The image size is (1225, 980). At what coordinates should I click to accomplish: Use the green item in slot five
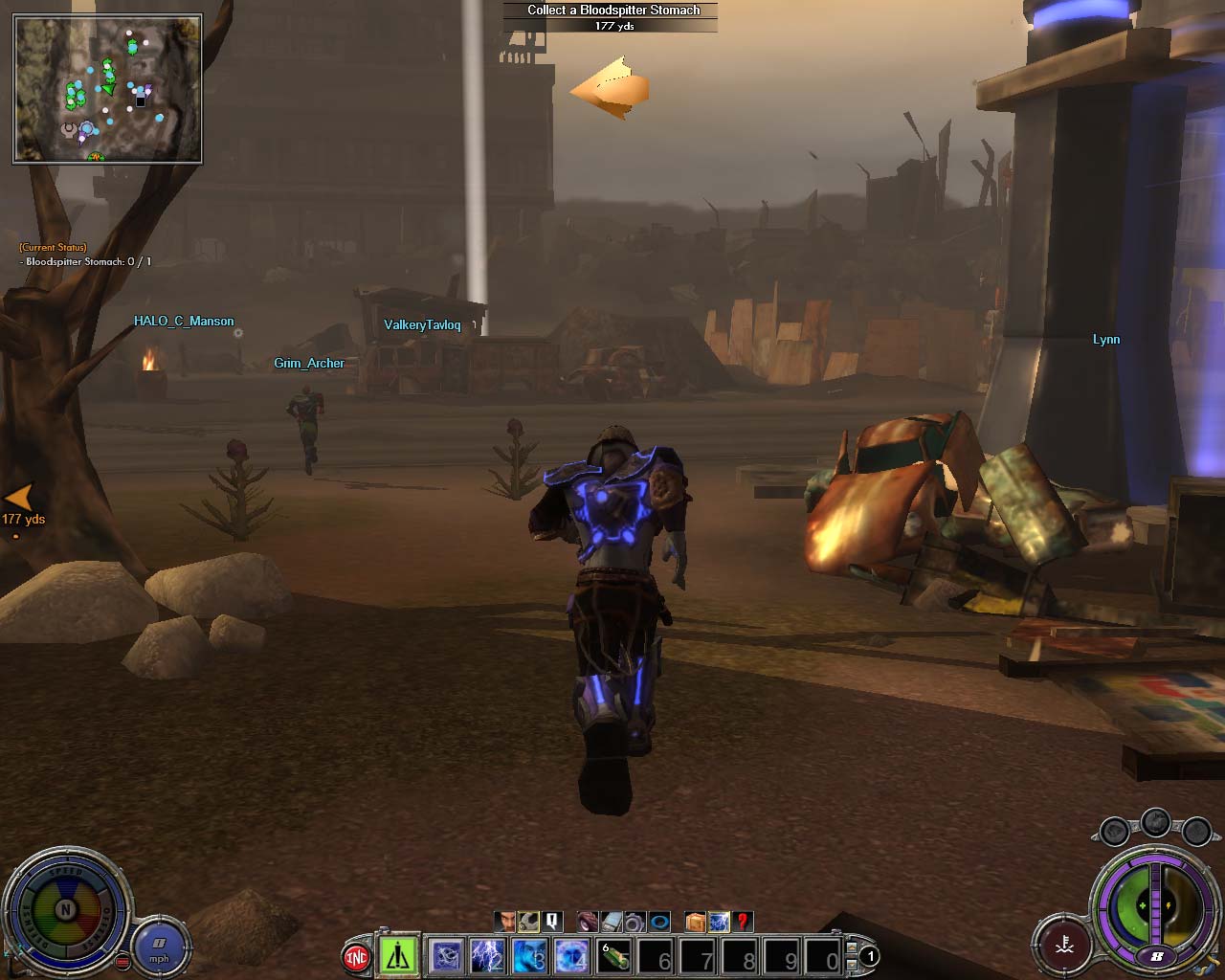614,955
